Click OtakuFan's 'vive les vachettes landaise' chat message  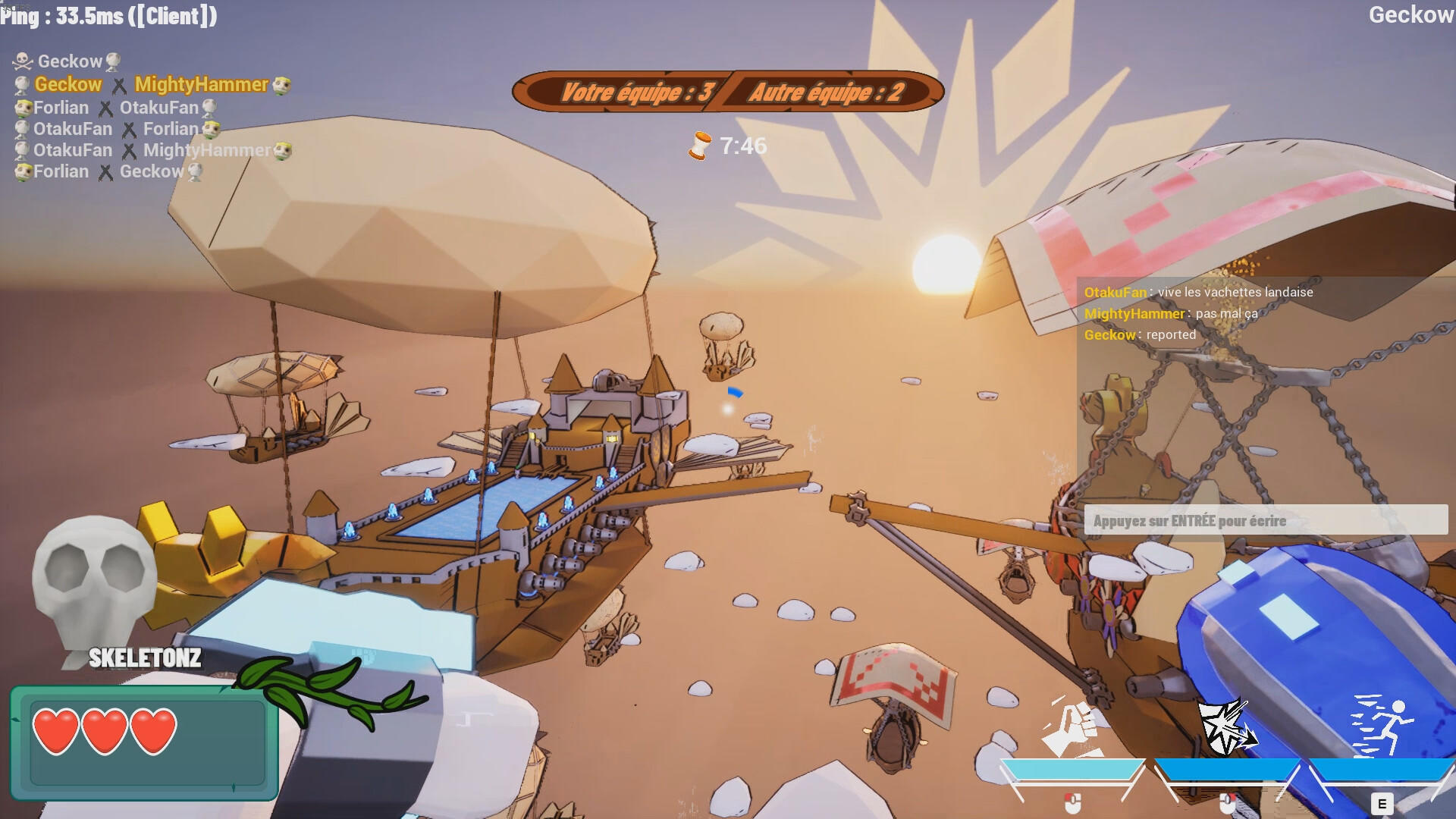coord(1197,292)
